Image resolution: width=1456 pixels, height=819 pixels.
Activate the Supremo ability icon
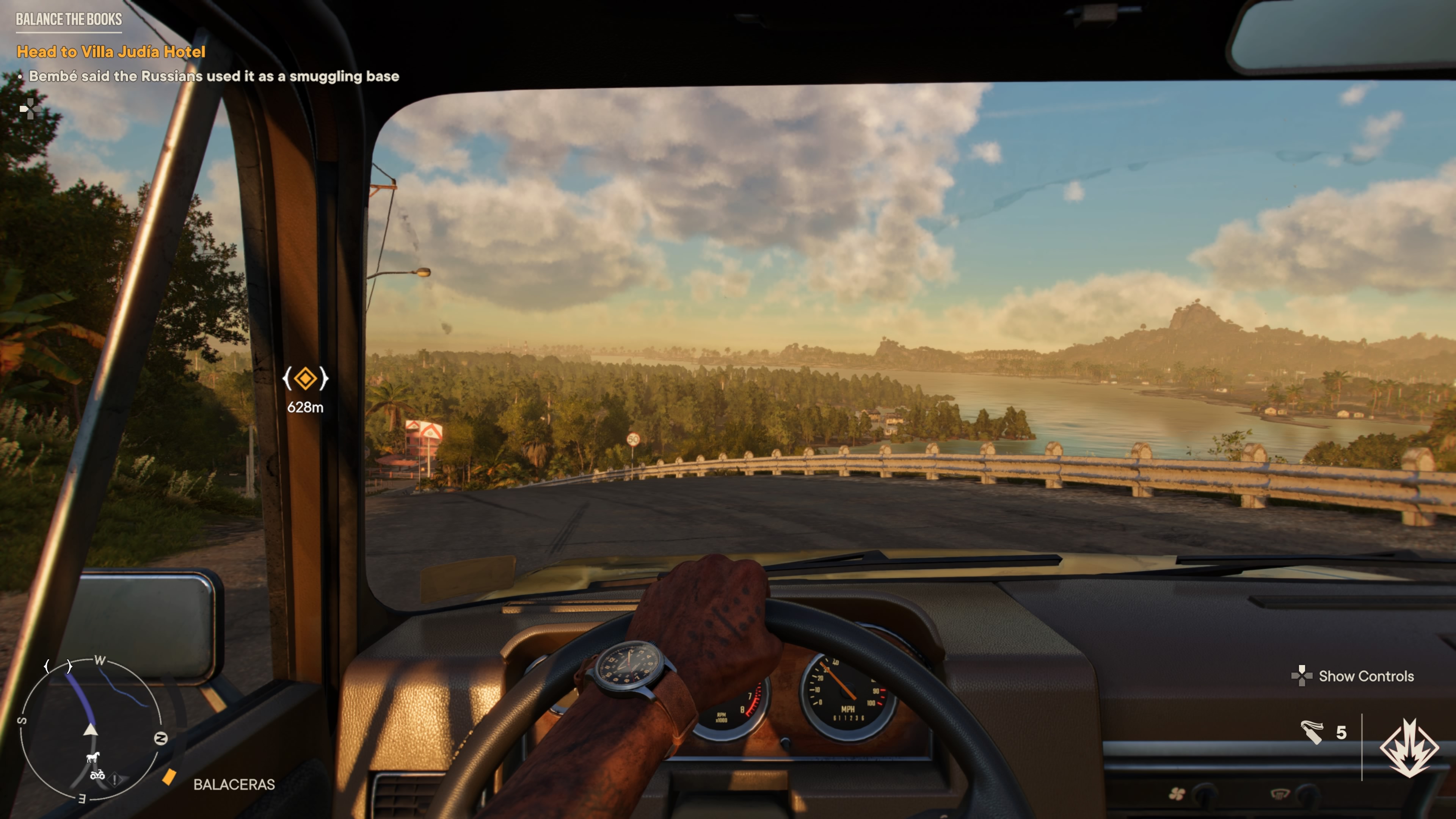(x=1409, y=747)
